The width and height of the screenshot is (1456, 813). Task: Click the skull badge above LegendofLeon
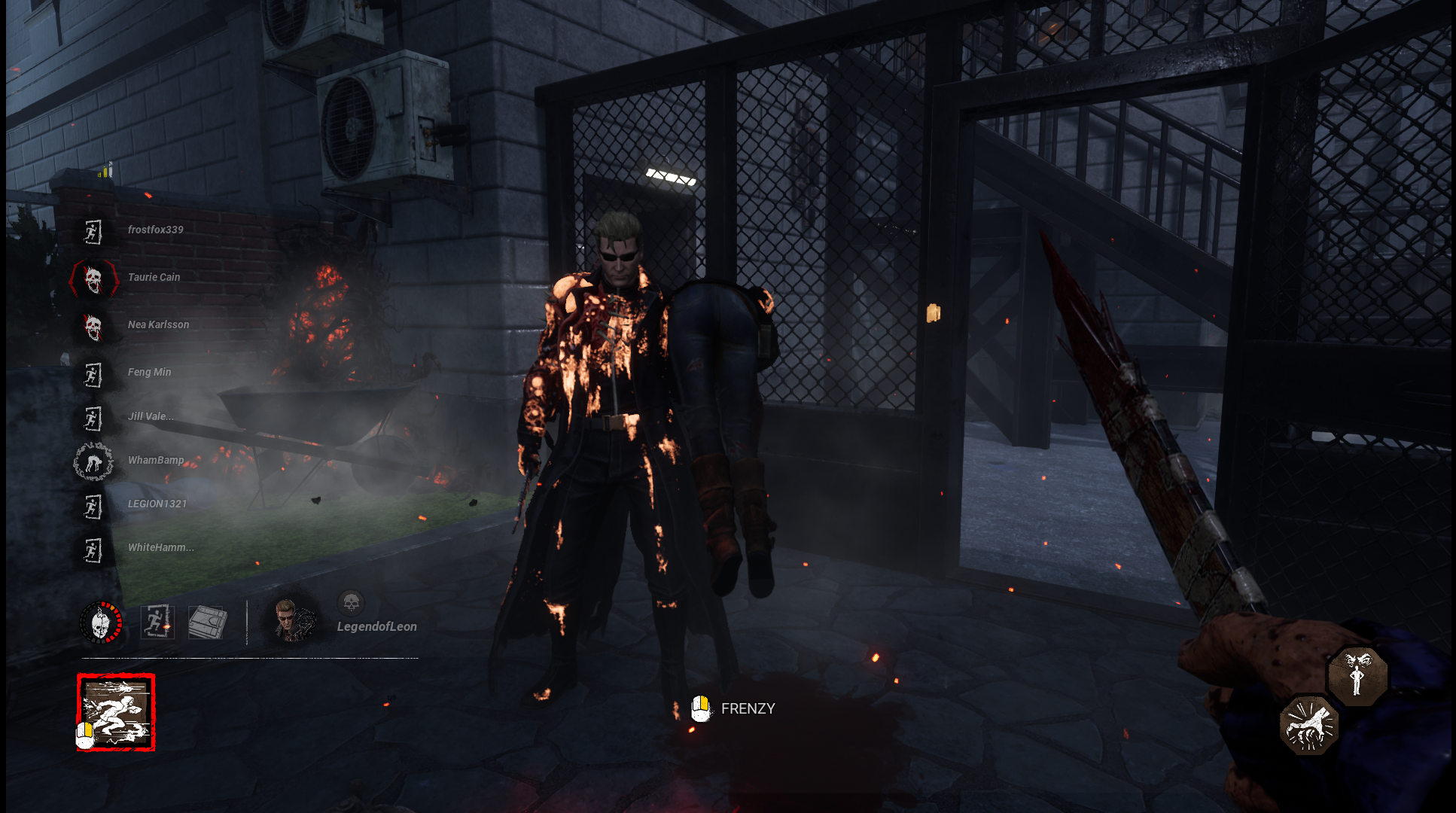point(351,602)
